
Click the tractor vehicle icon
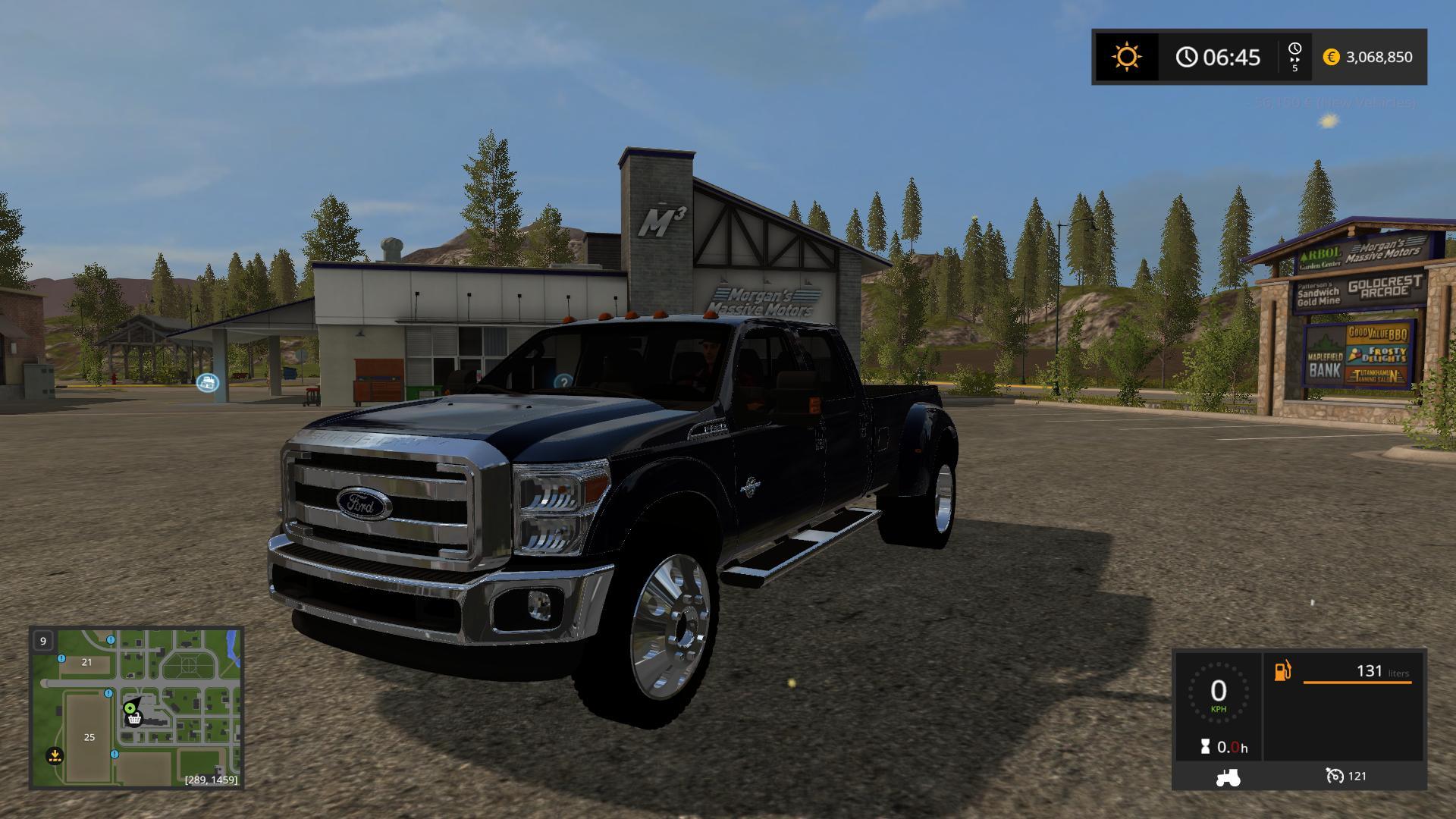tap(1228, 777)
